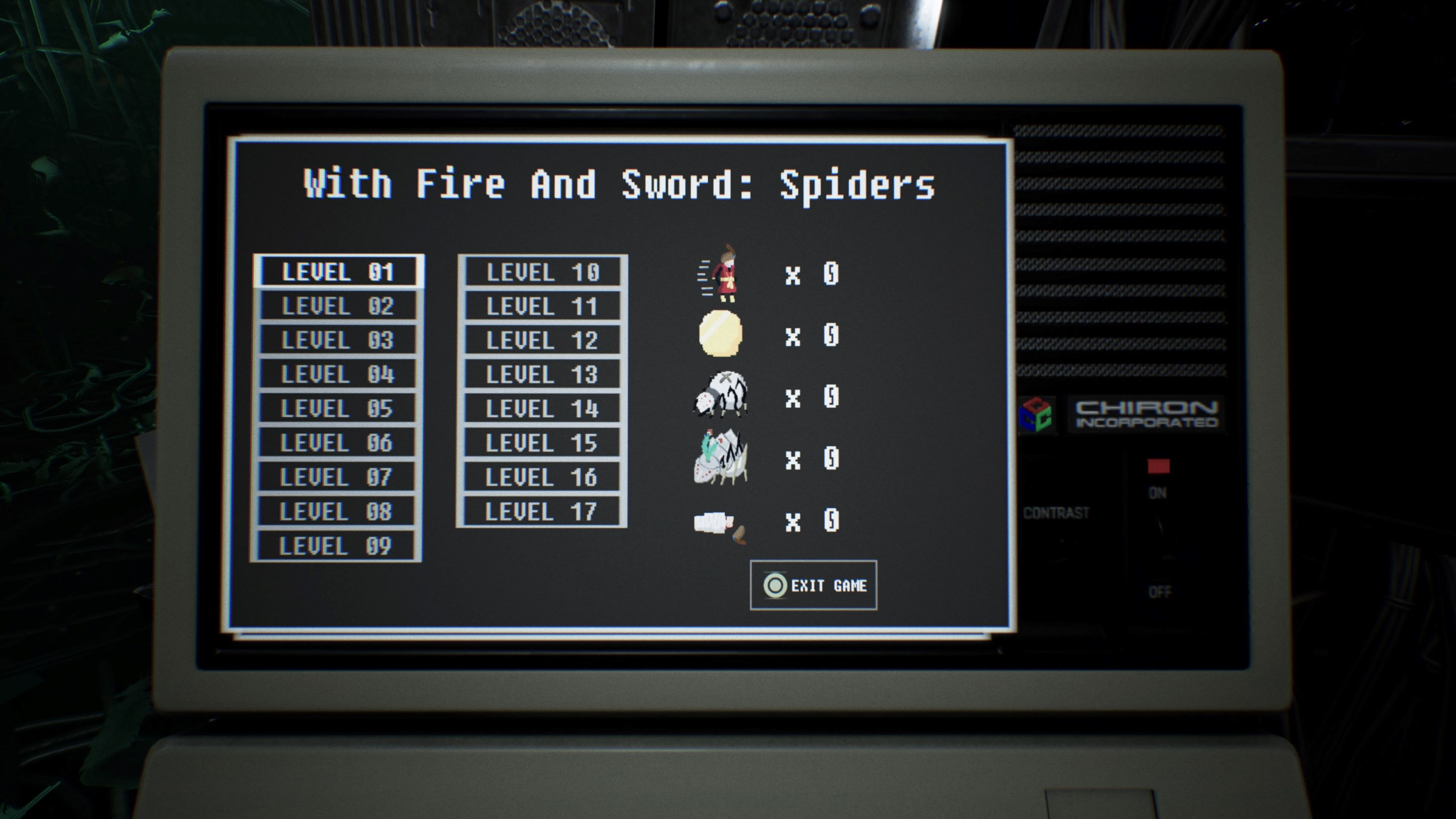Screen dimensions: 1456x819
Task: Start Level 14
Action: pyautogui.click(x=542, y=409)
